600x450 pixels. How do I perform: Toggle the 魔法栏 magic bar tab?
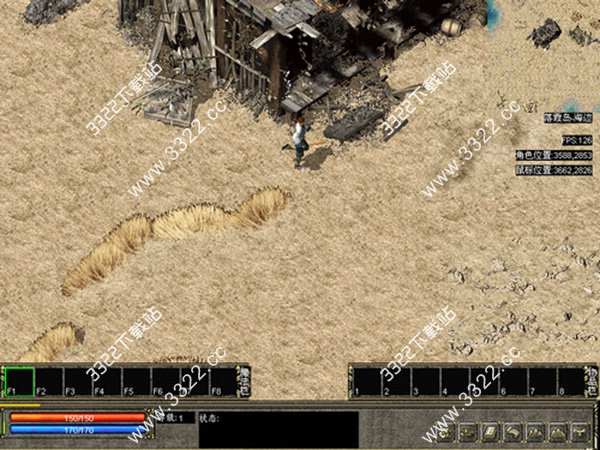244,380
